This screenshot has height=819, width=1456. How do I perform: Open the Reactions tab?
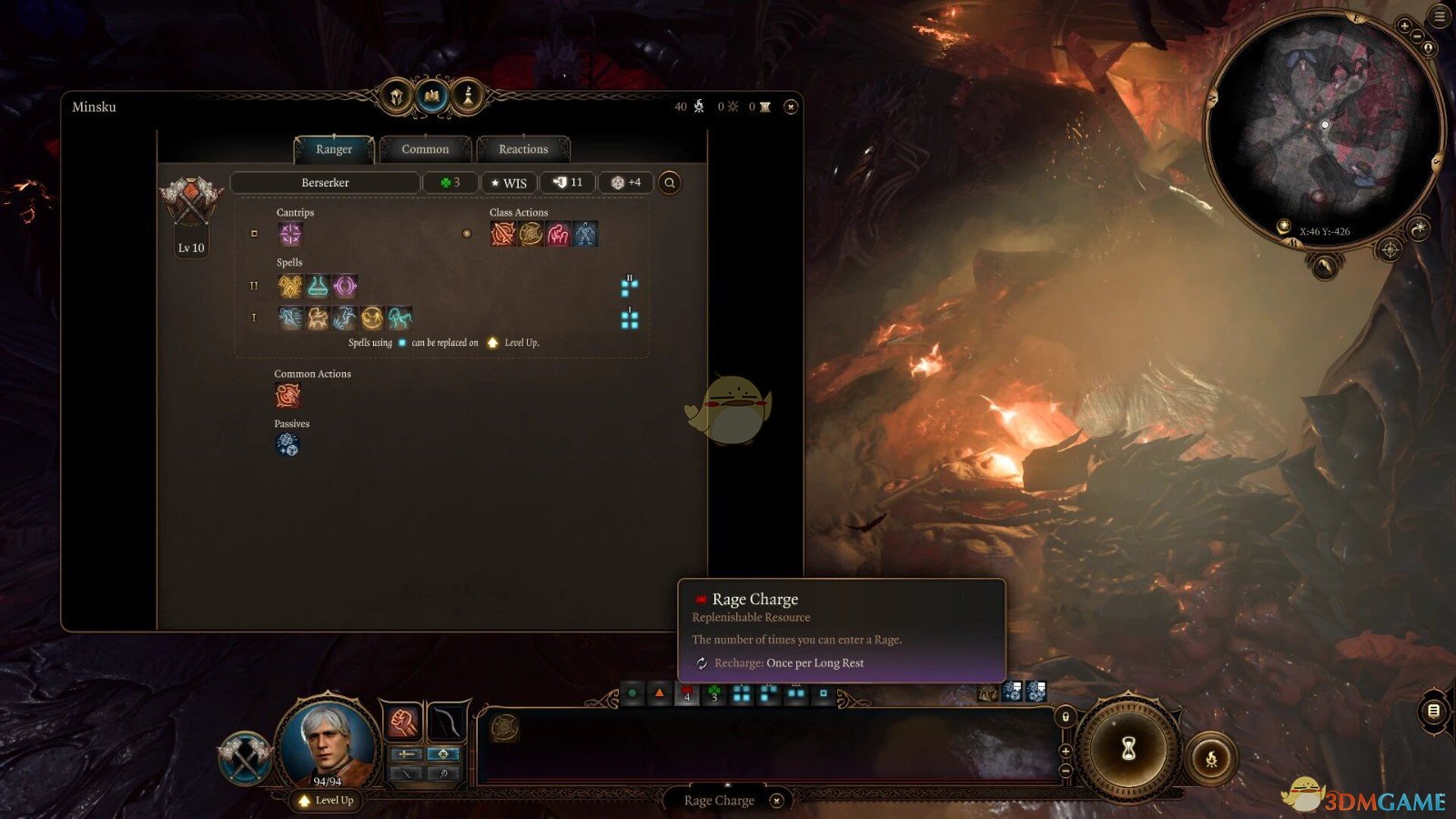click(523, 149)
